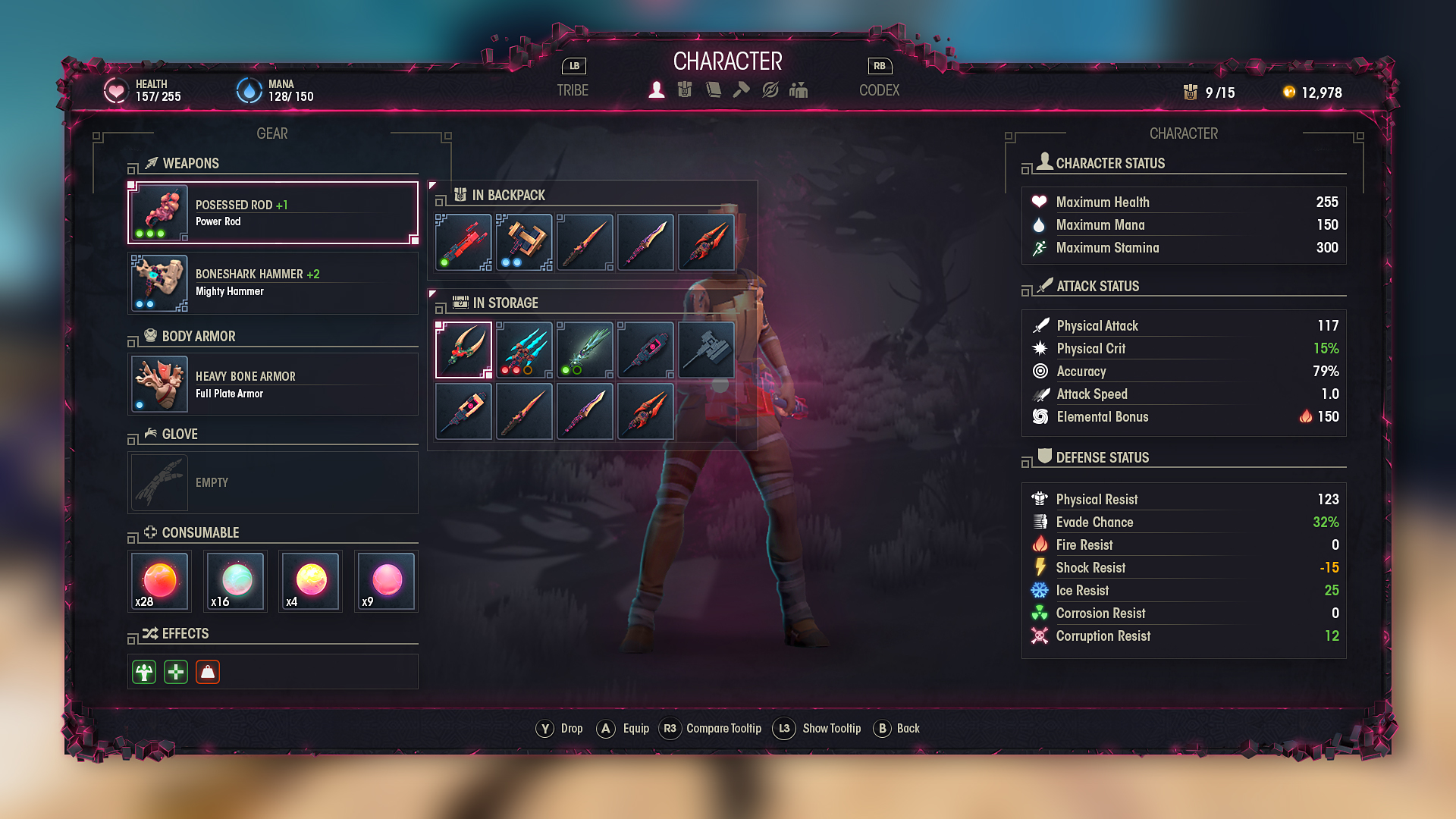This screenshot has width=1456, height=819.
Task: Select the grey sledgehammer in storage
Action: 706,350
